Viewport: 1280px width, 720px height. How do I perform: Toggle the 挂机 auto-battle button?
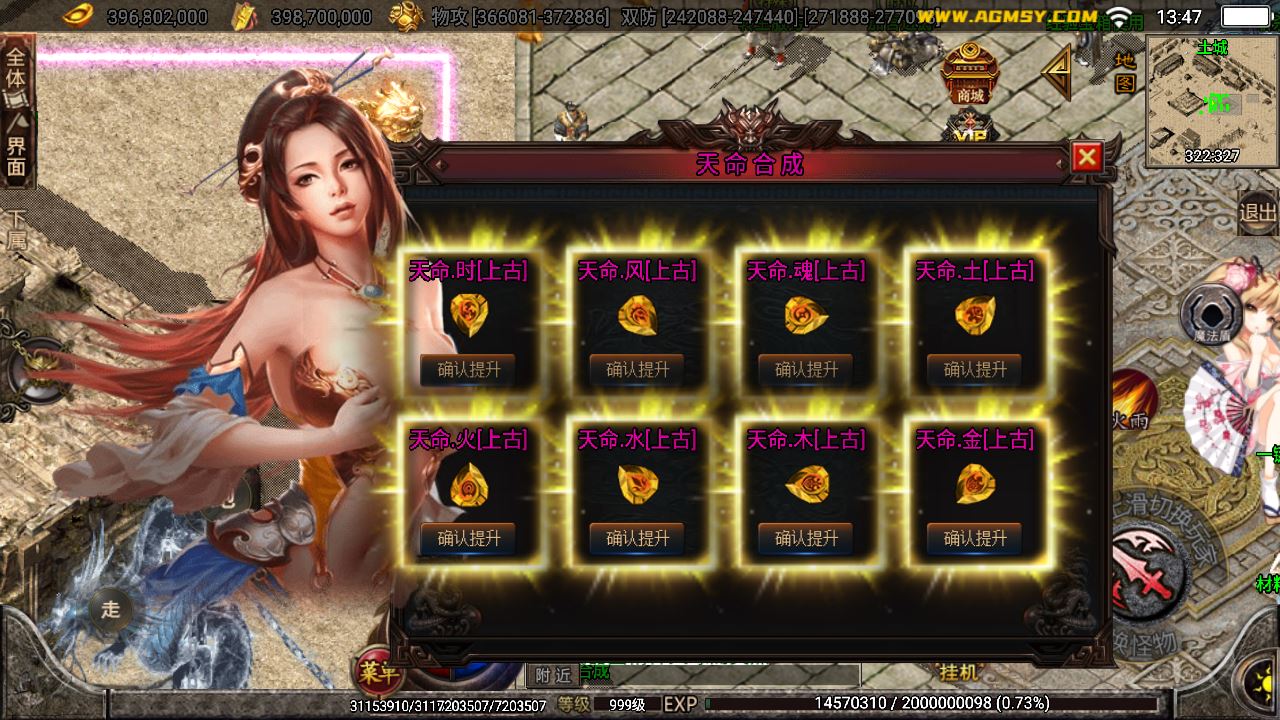point(960,673)
